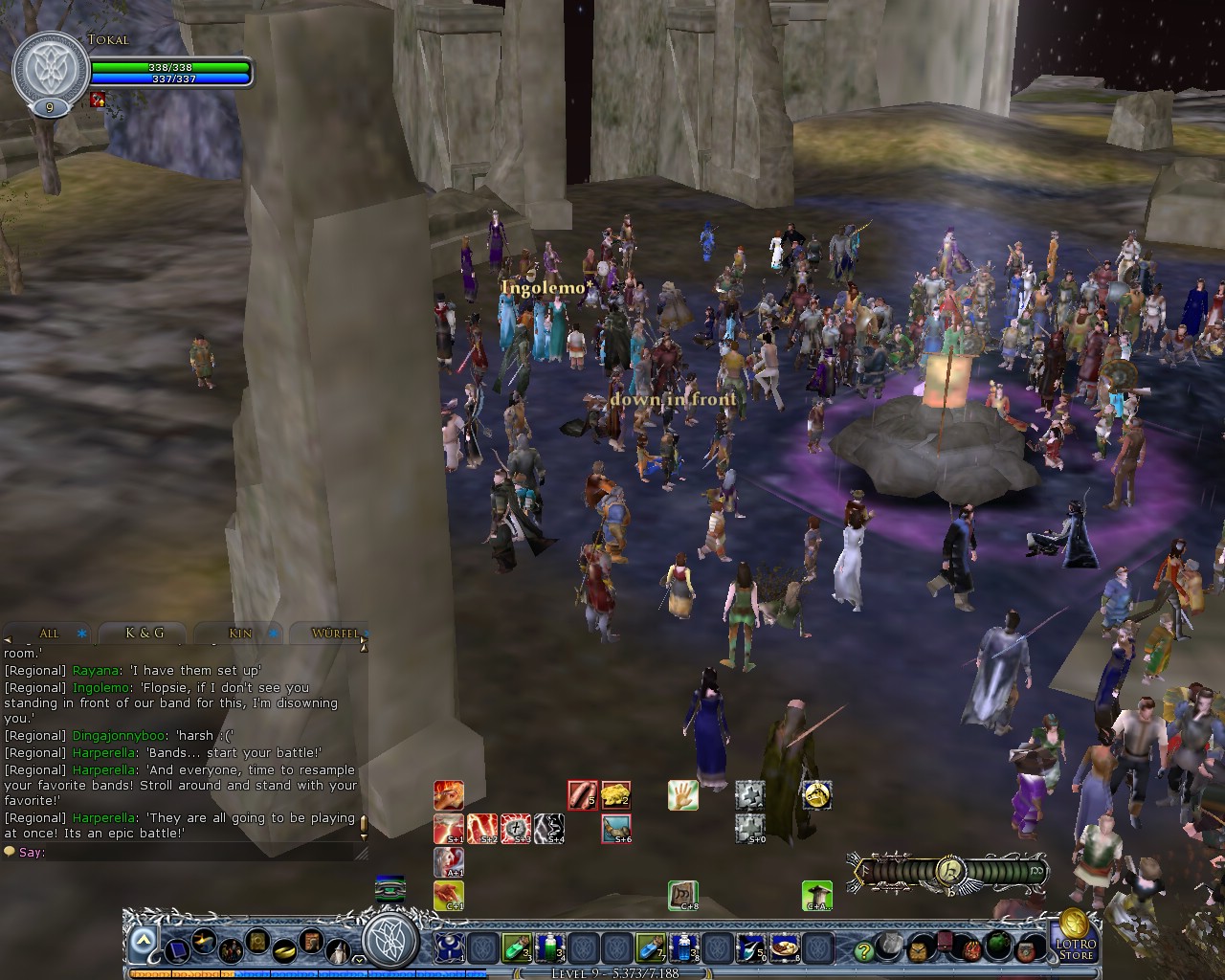The width and height of the screenshot is (1225, 980).
Task: Eat the sausages from the quickslot
Action: (581, 794)
